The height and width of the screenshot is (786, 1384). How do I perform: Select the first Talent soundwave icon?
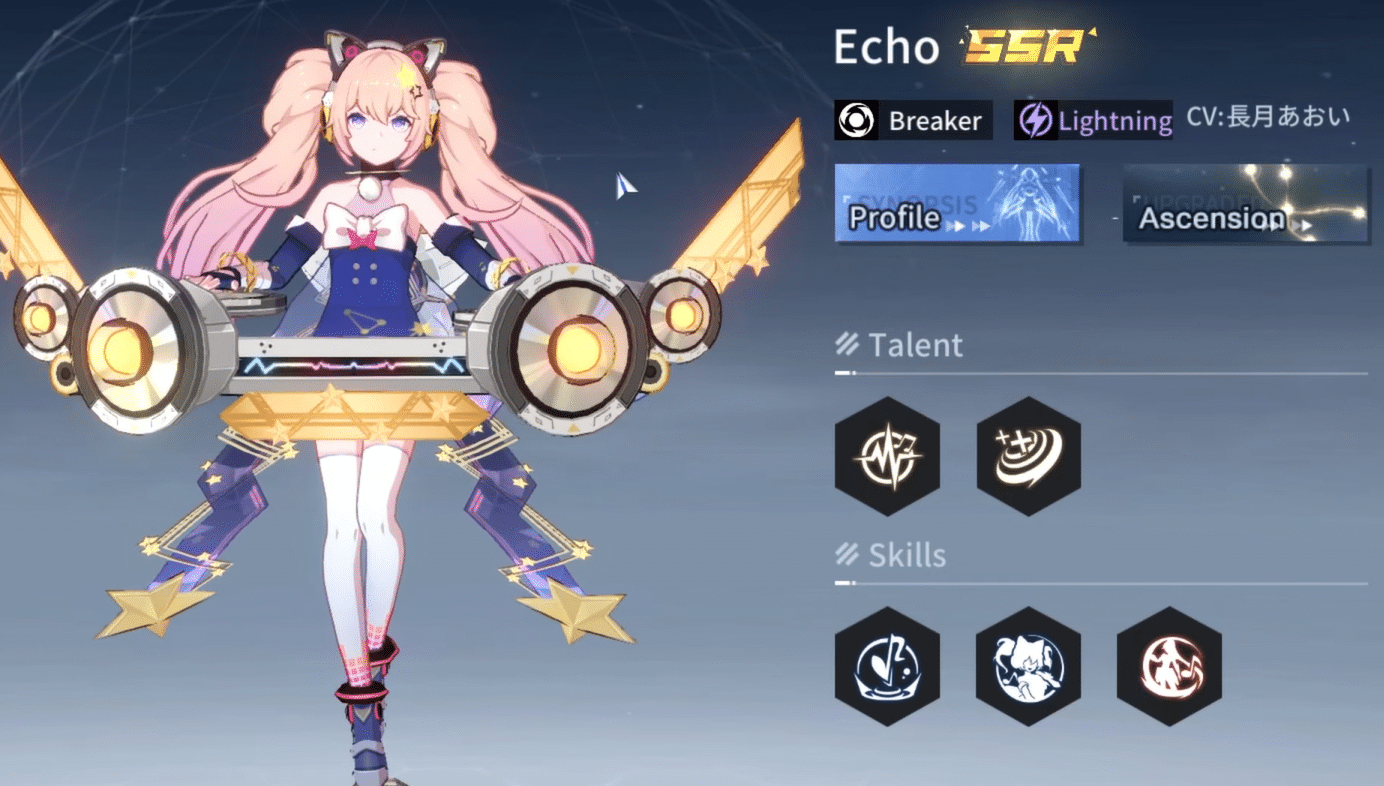pos(887,456)
